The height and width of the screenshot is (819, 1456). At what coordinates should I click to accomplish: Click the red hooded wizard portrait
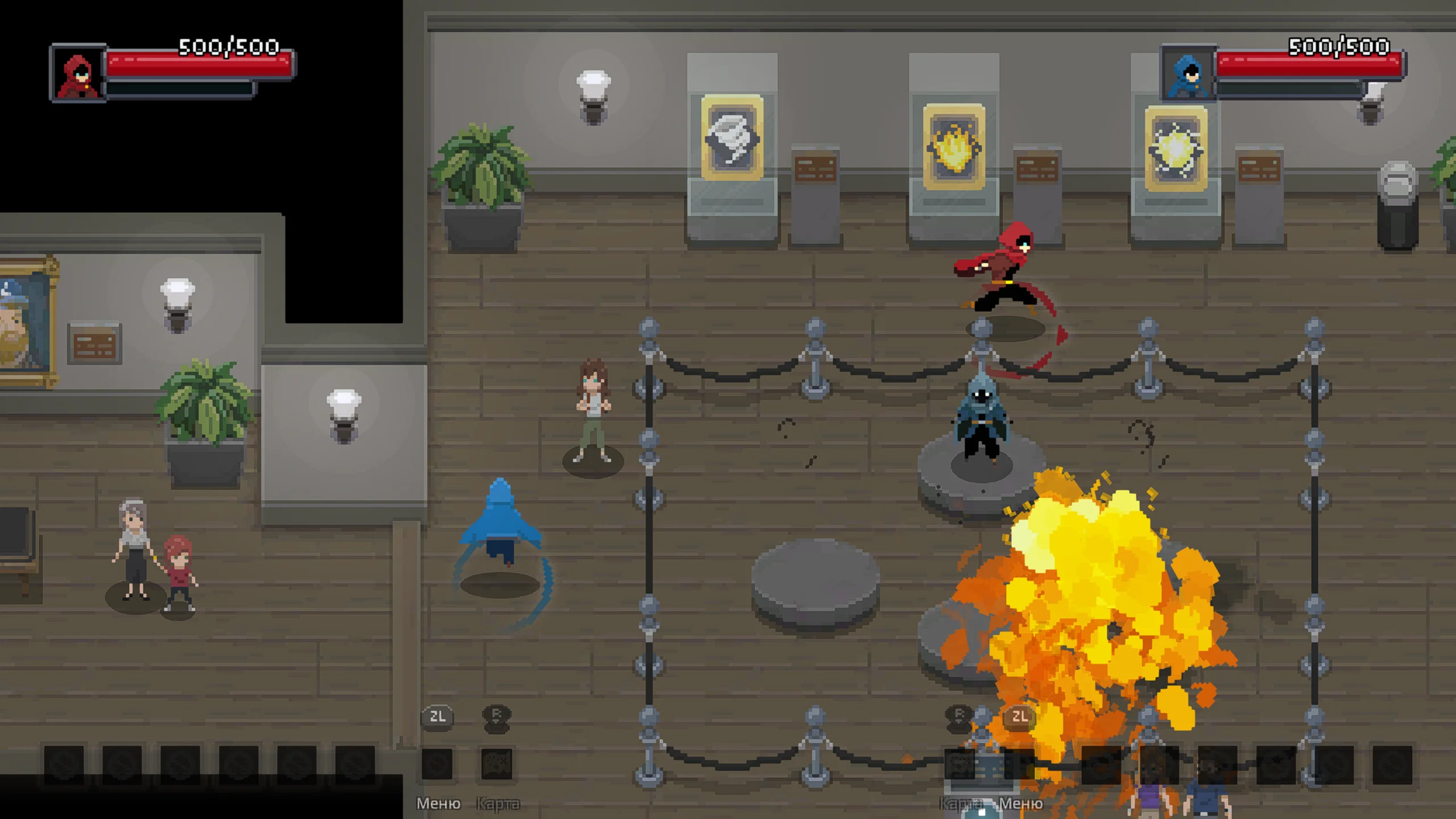click(x=78, y=74)
